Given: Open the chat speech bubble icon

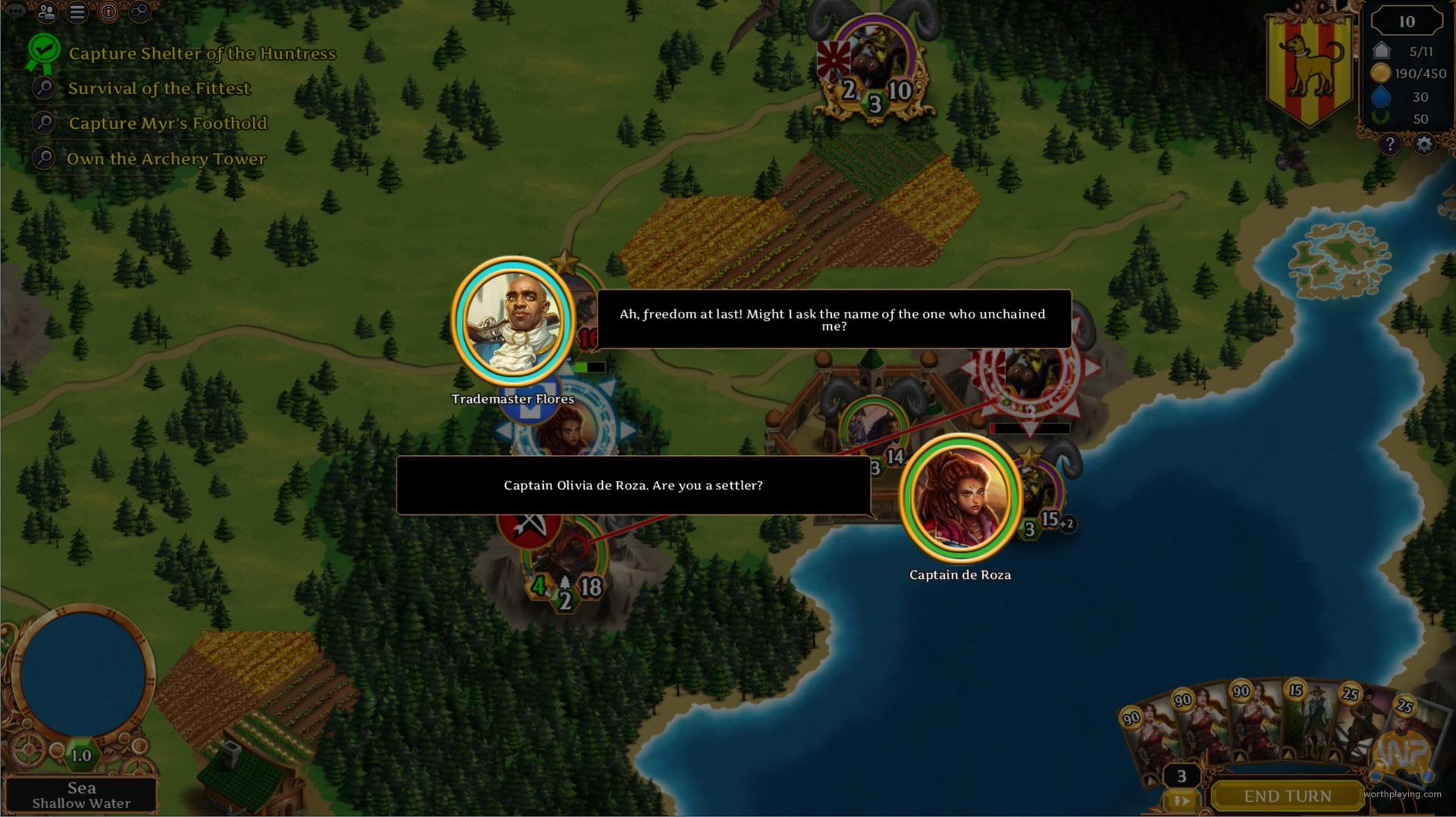Looking at the screenshot, I should [x=15, y=12].
